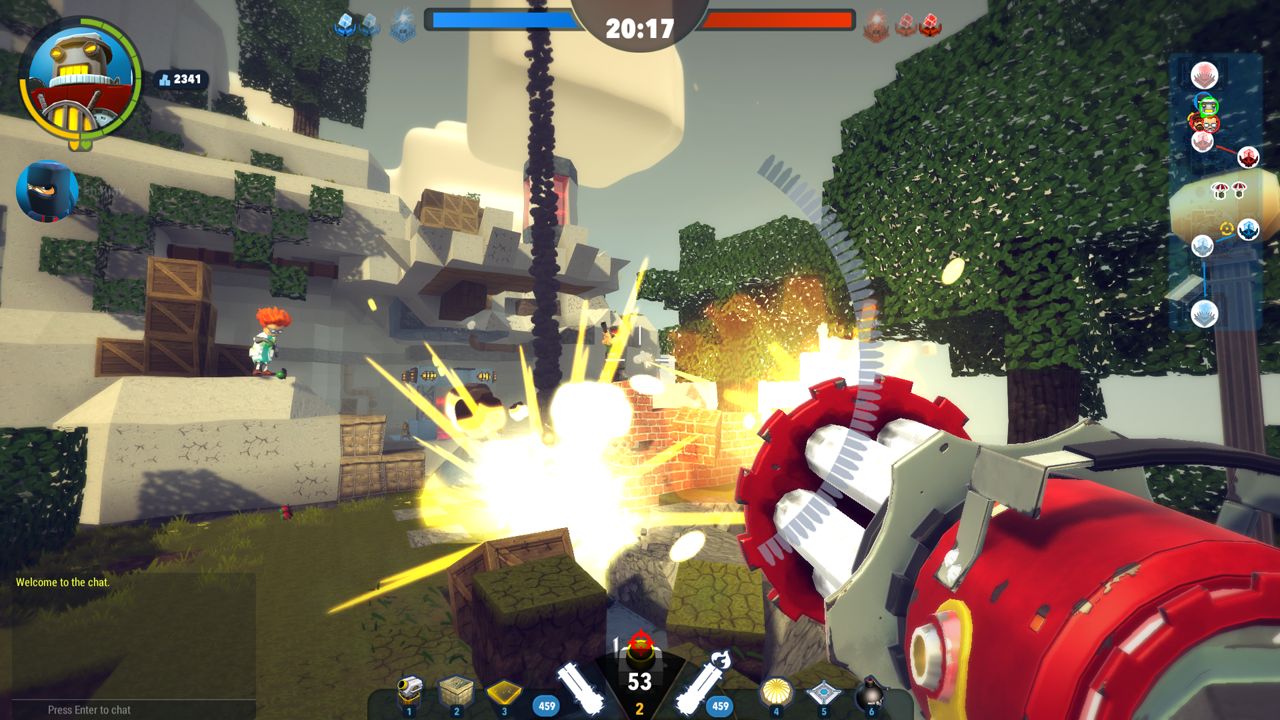
Task: Click the red enemy objective on minimap
Action: (1246, 157)
